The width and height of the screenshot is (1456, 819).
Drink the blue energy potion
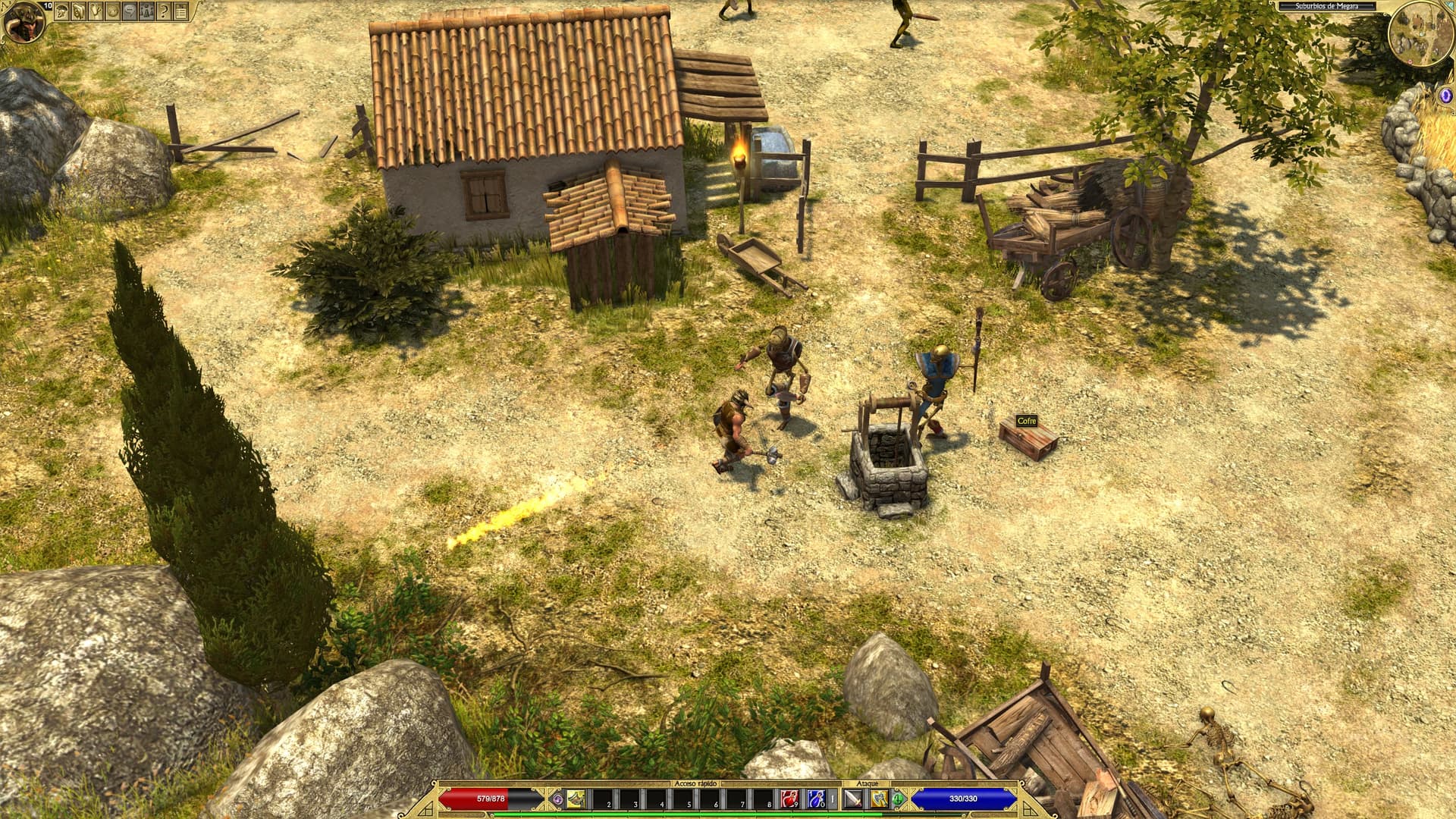[816, 799]
